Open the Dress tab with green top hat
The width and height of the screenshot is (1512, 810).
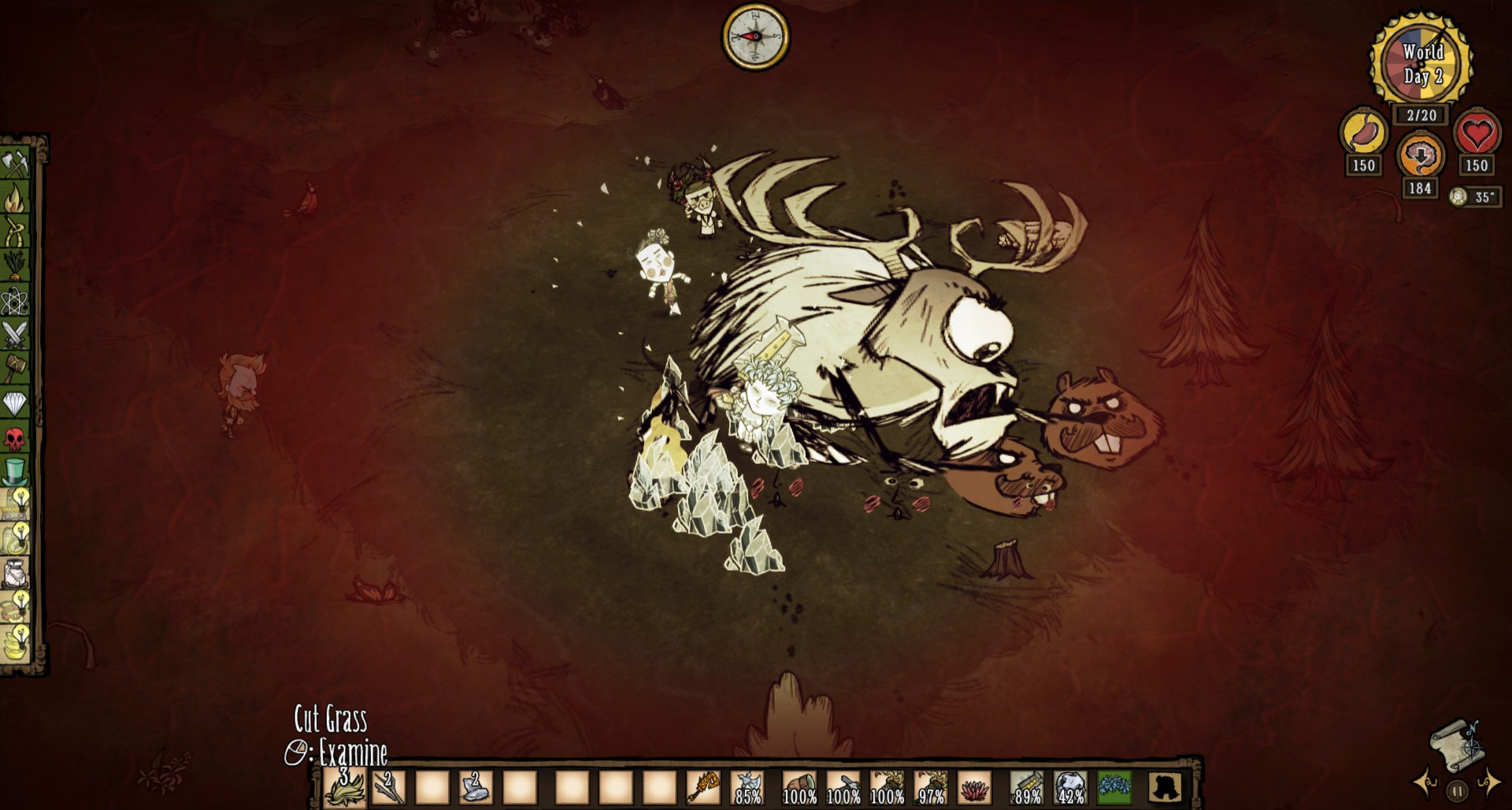pyautogui.click(x=16, y=471)
